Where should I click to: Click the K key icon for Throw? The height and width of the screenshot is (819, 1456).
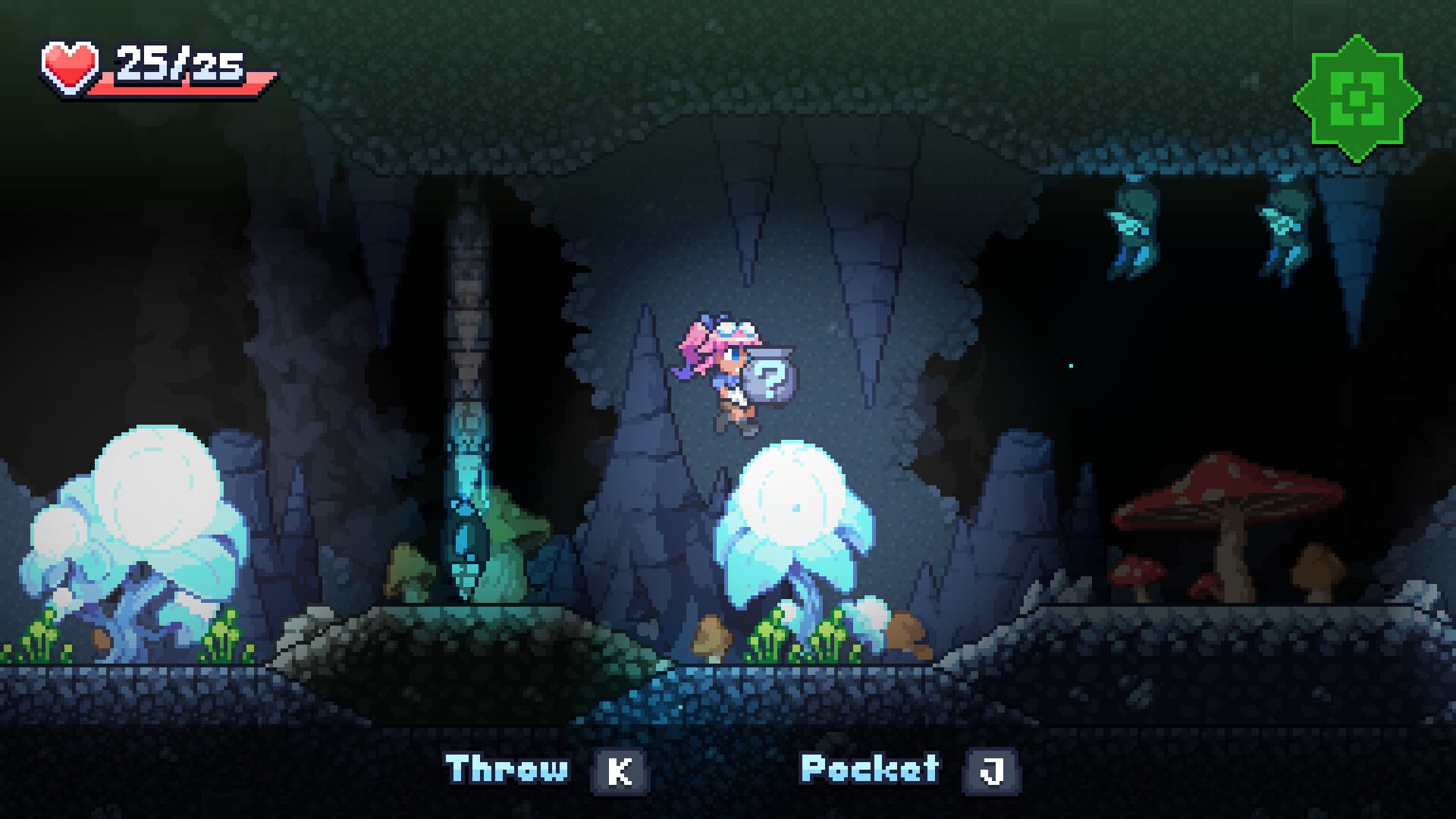(620, 768)
